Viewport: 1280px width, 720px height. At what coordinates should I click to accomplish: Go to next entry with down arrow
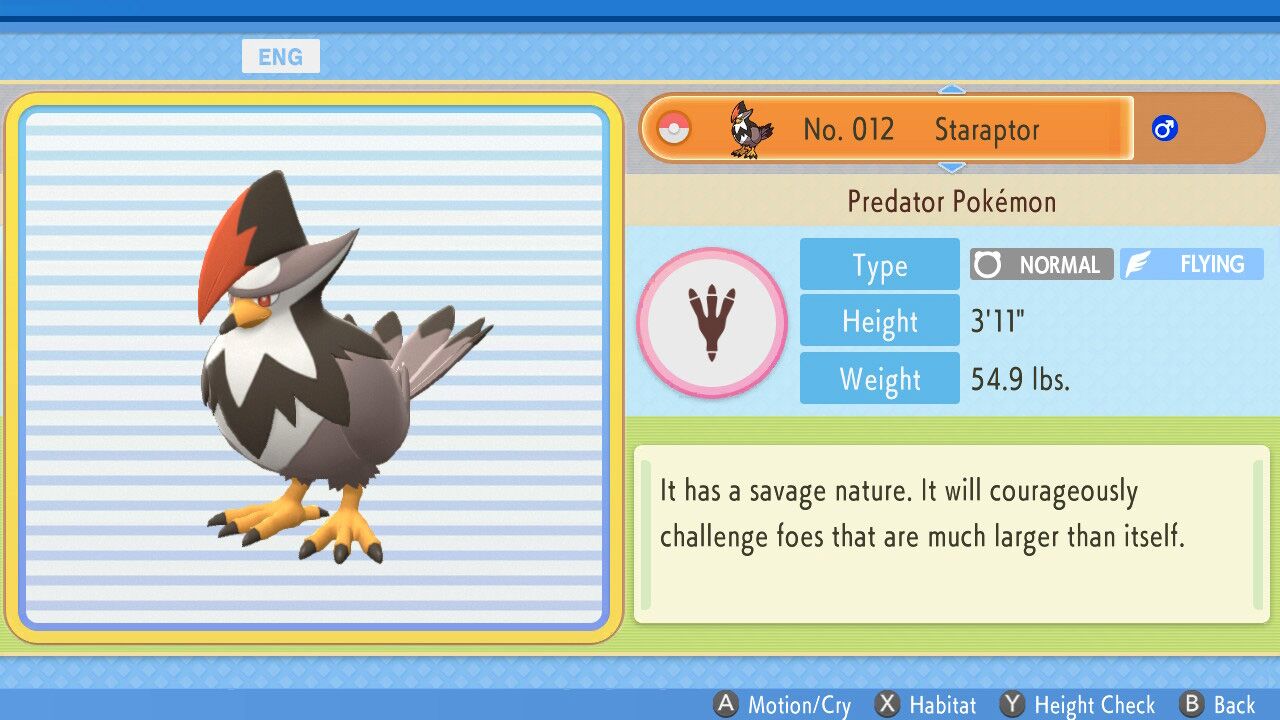[952, 167]
